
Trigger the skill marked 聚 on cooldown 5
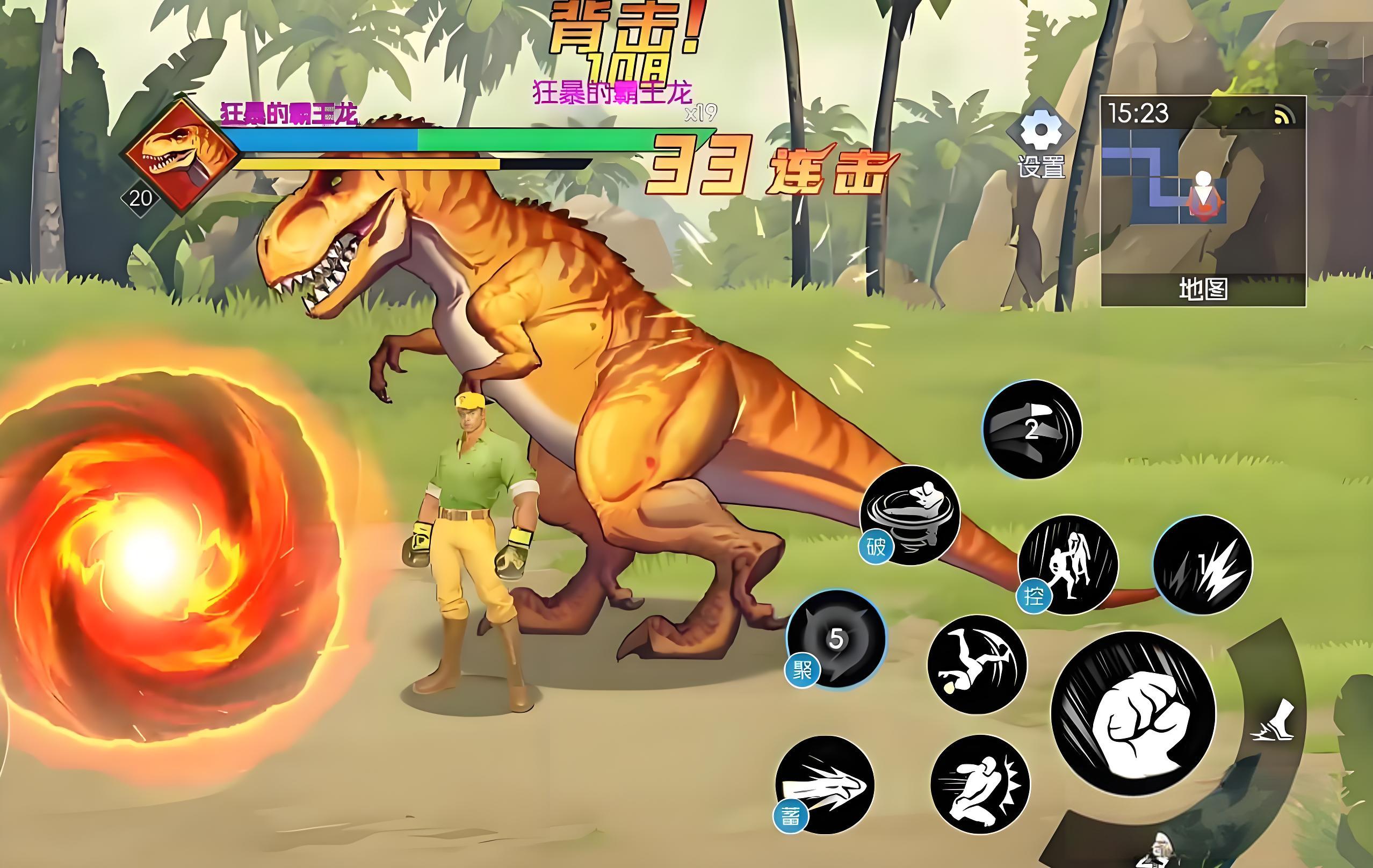(x=836, y=639)
